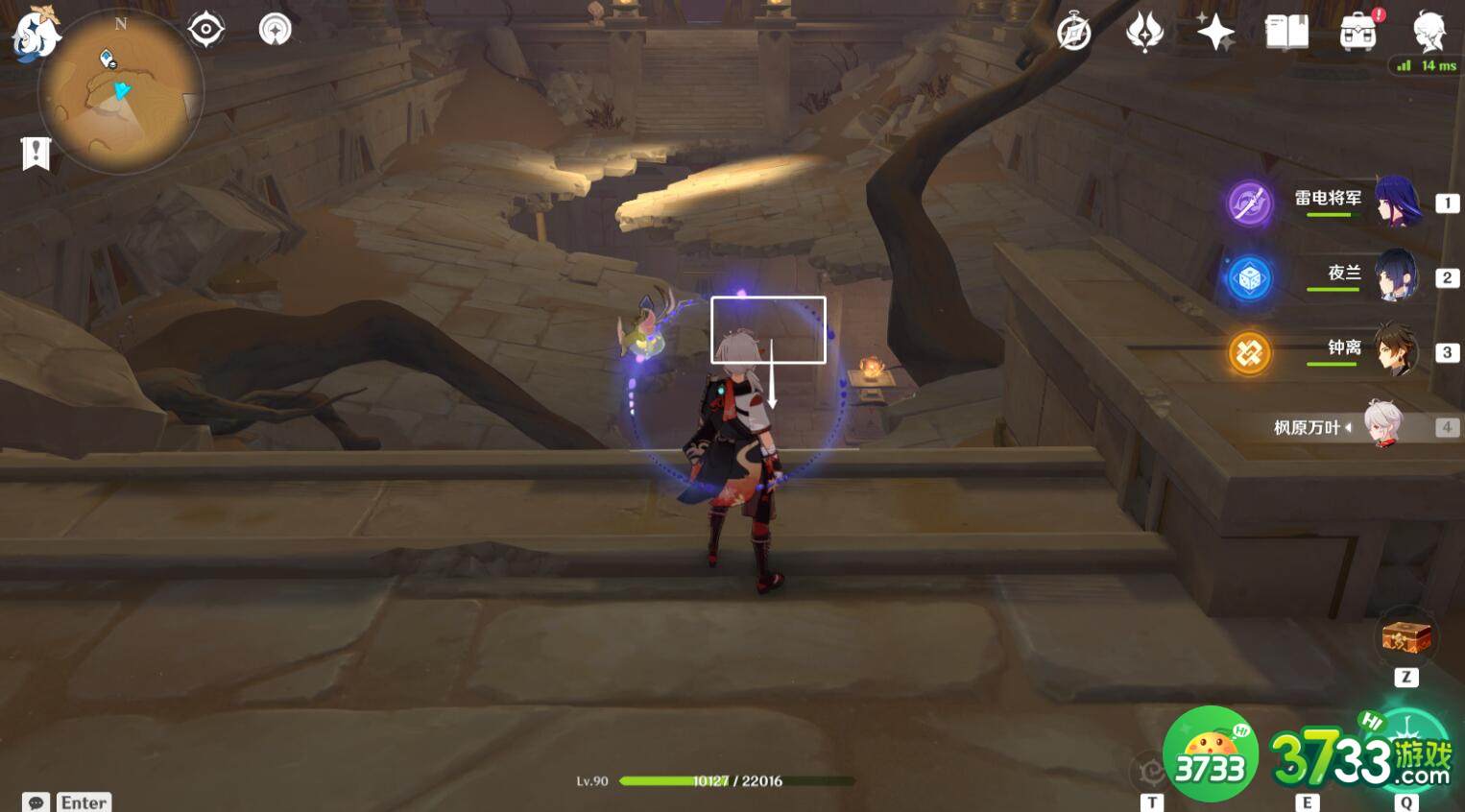Open the compass events icon

pos(1073,33)
